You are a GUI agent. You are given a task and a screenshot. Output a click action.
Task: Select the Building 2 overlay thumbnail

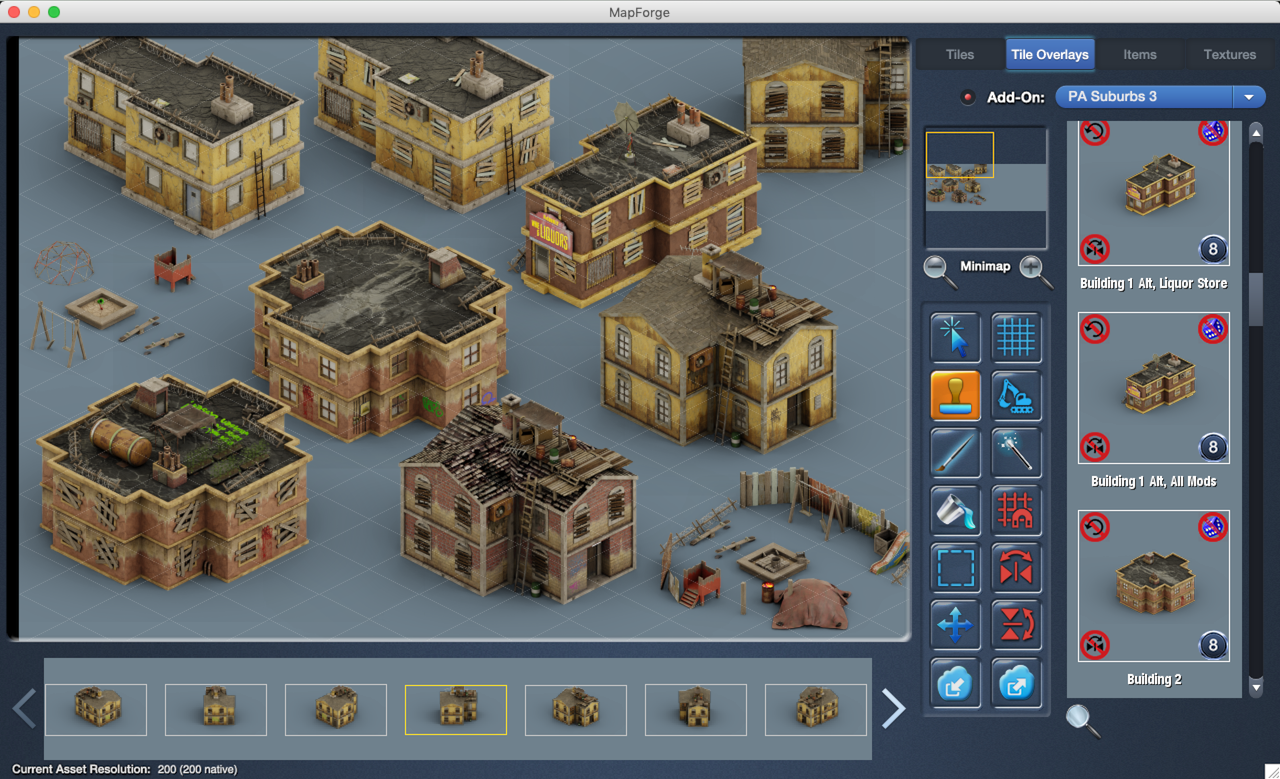(x=1153, y=586)
